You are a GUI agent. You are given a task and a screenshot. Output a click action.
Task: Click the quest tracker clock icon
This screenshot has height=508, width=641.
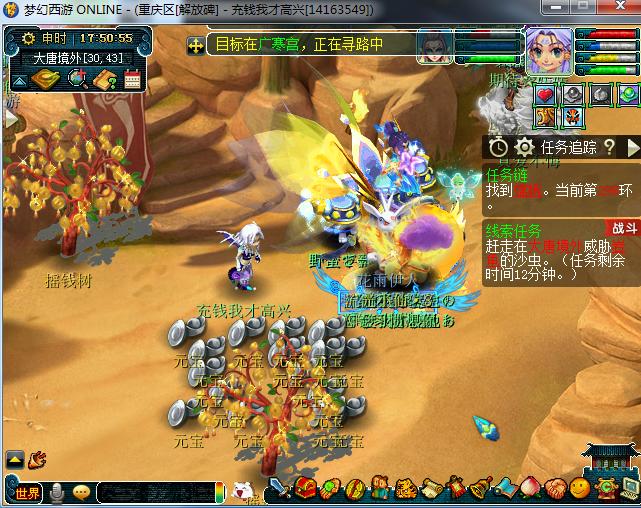[x=499, y=147]
